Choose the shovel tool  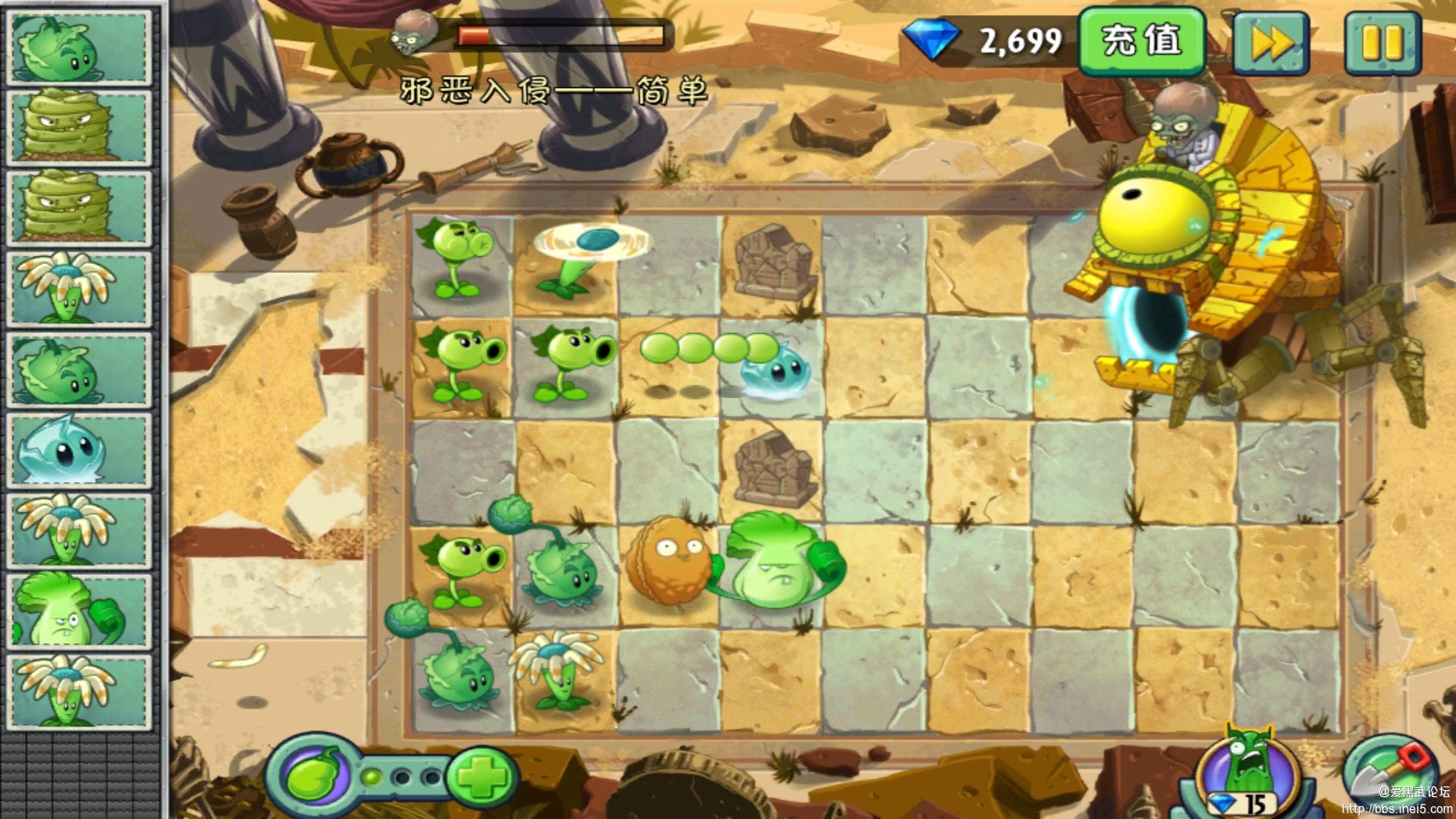tap(1392, 773)
